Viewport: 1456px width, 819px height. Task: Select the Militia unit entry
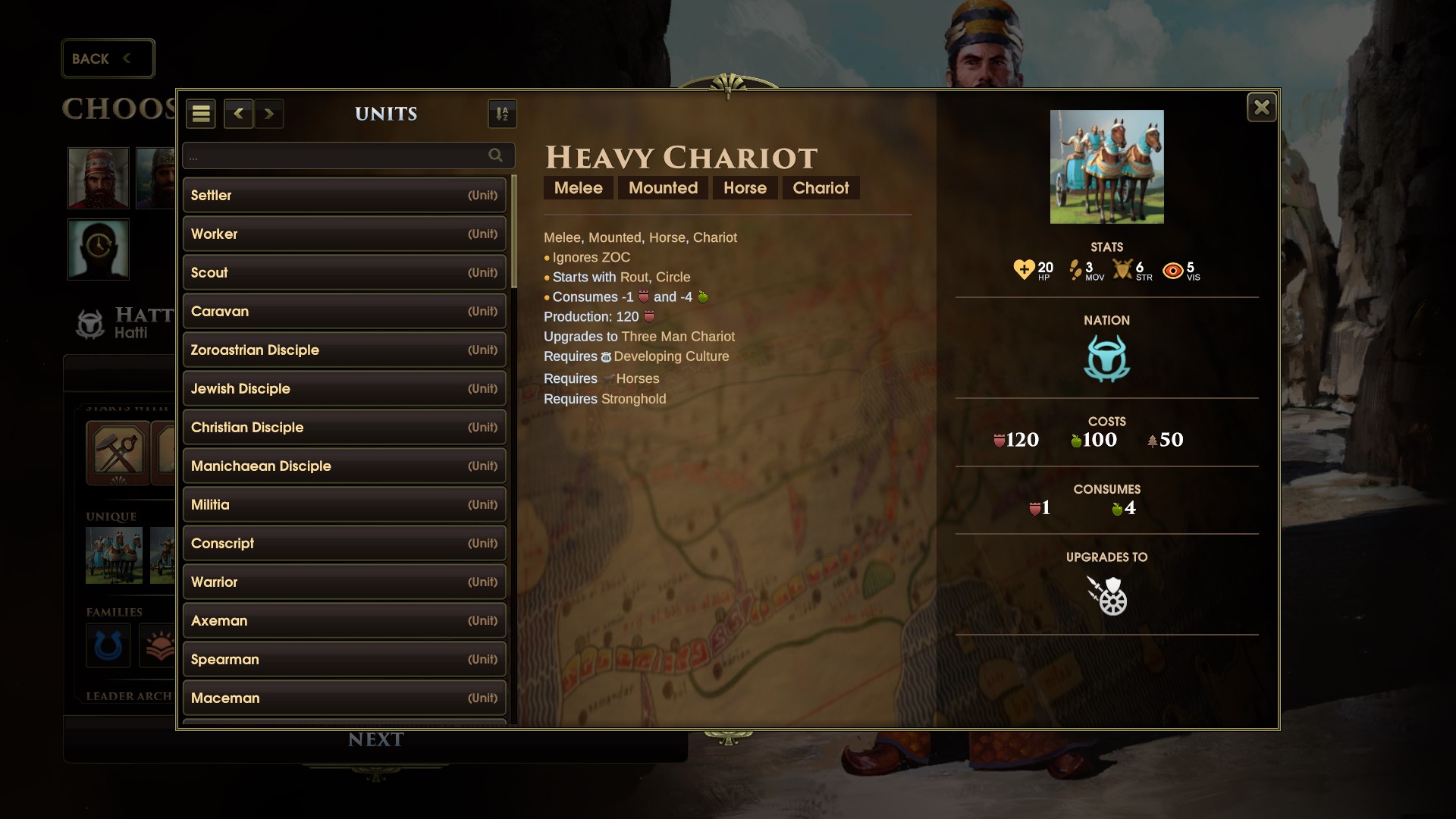[344, 504]
